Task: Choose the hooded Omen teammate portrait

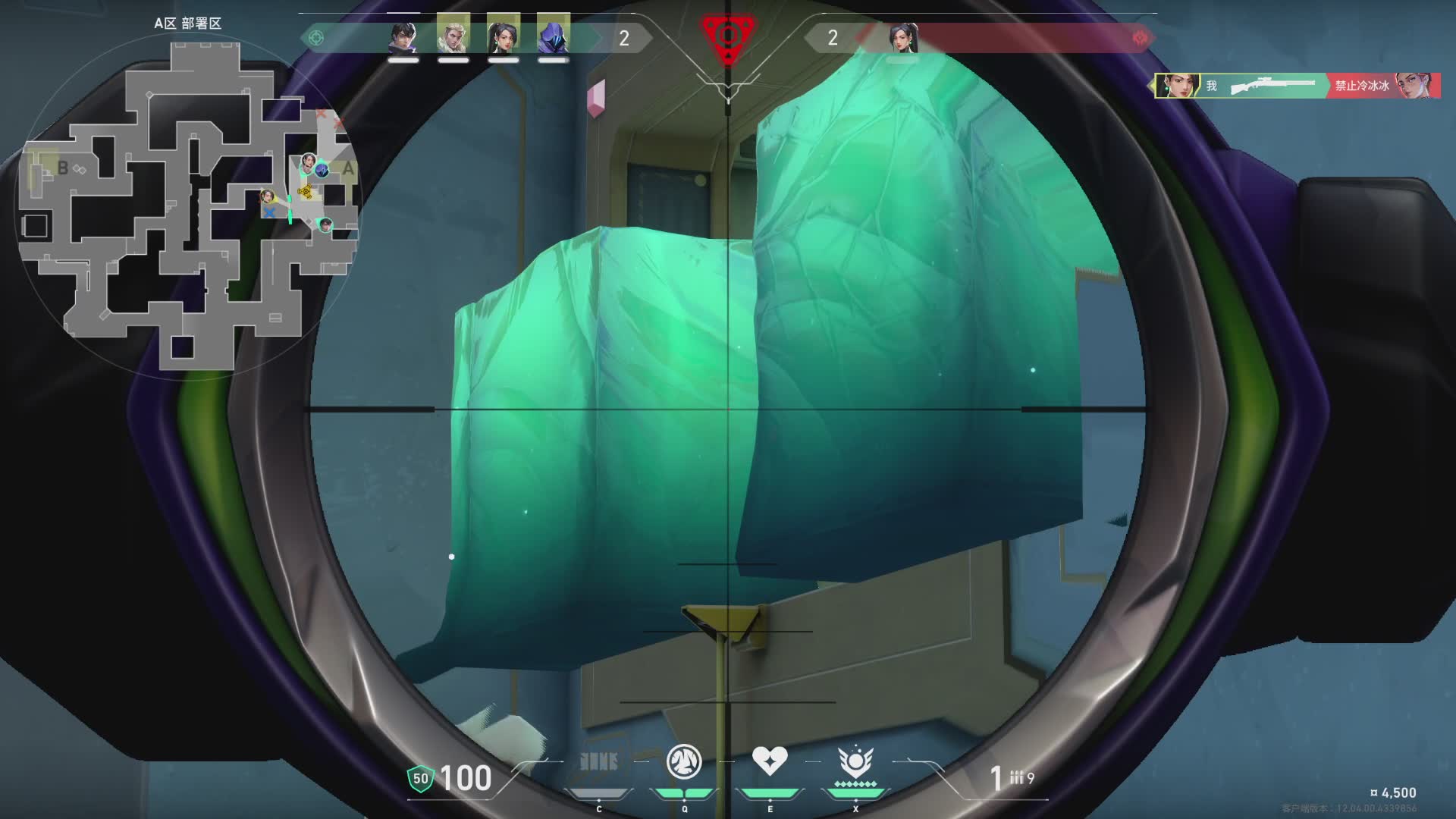Action: pos(553,37)
